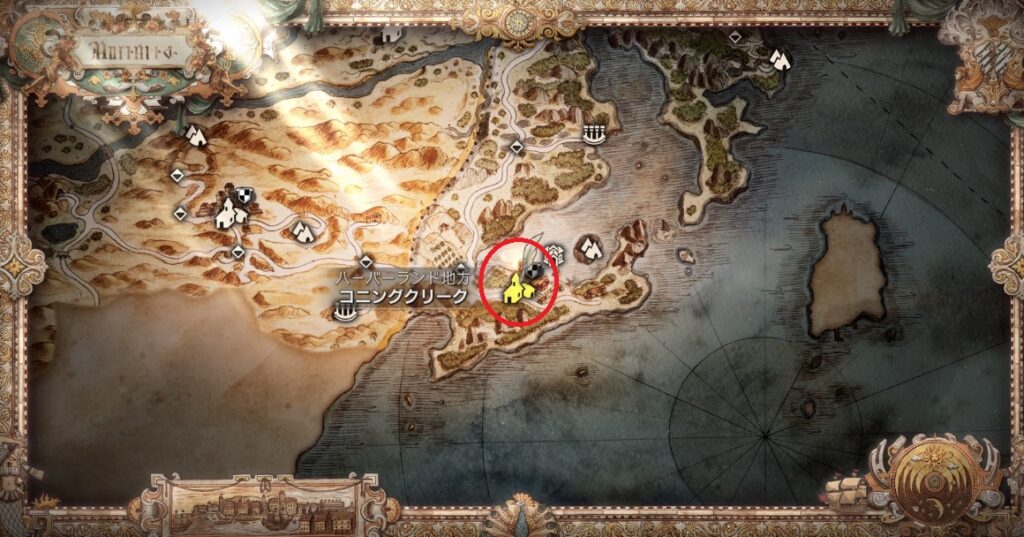Viewport: 1024px width, 537px height.
Task: Click the diamond waypoint on the northeastern island
Action: tap(735, 37)
